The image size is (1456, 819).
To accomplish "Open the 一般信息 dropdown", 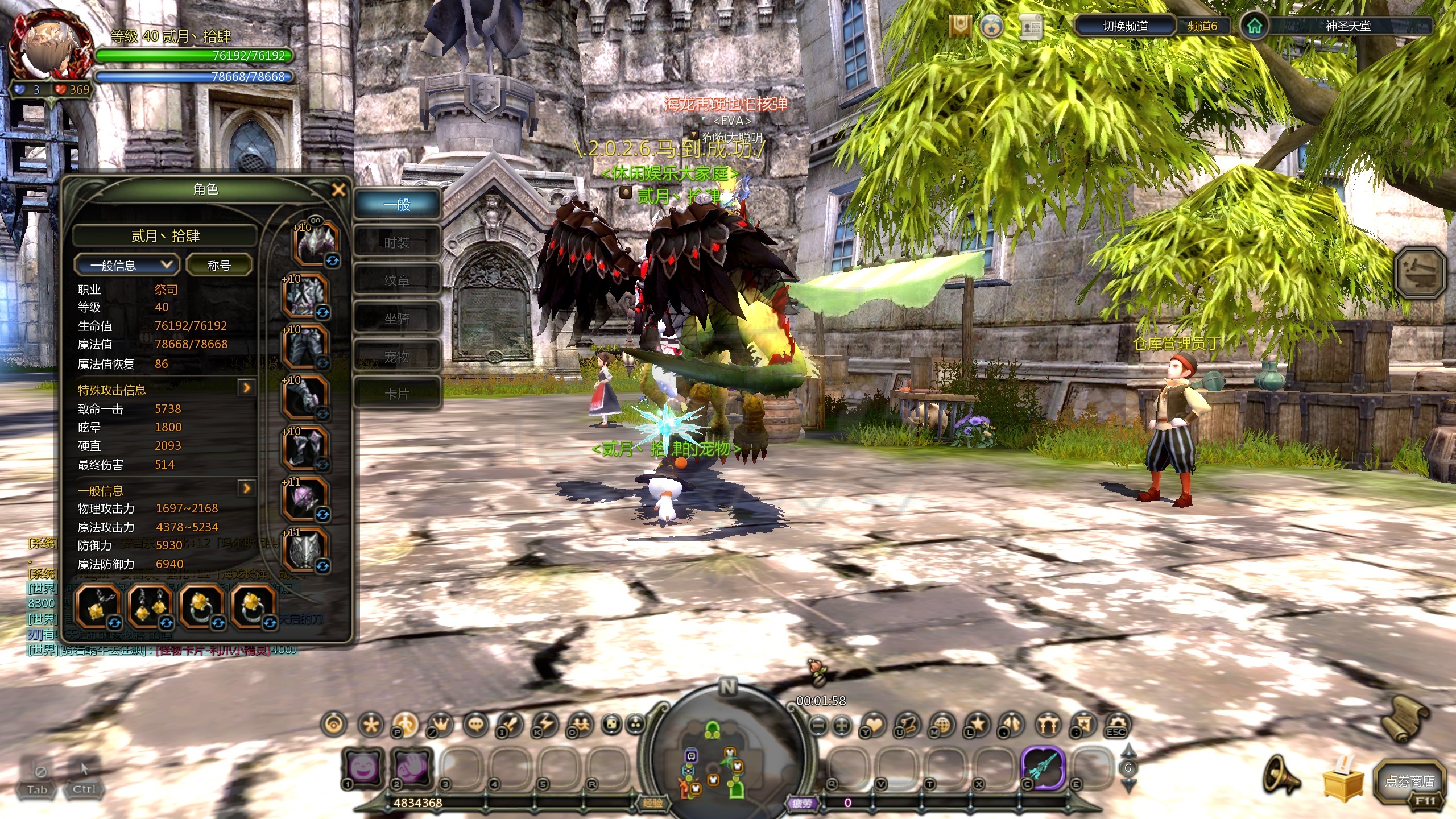I will coord(126,265).
